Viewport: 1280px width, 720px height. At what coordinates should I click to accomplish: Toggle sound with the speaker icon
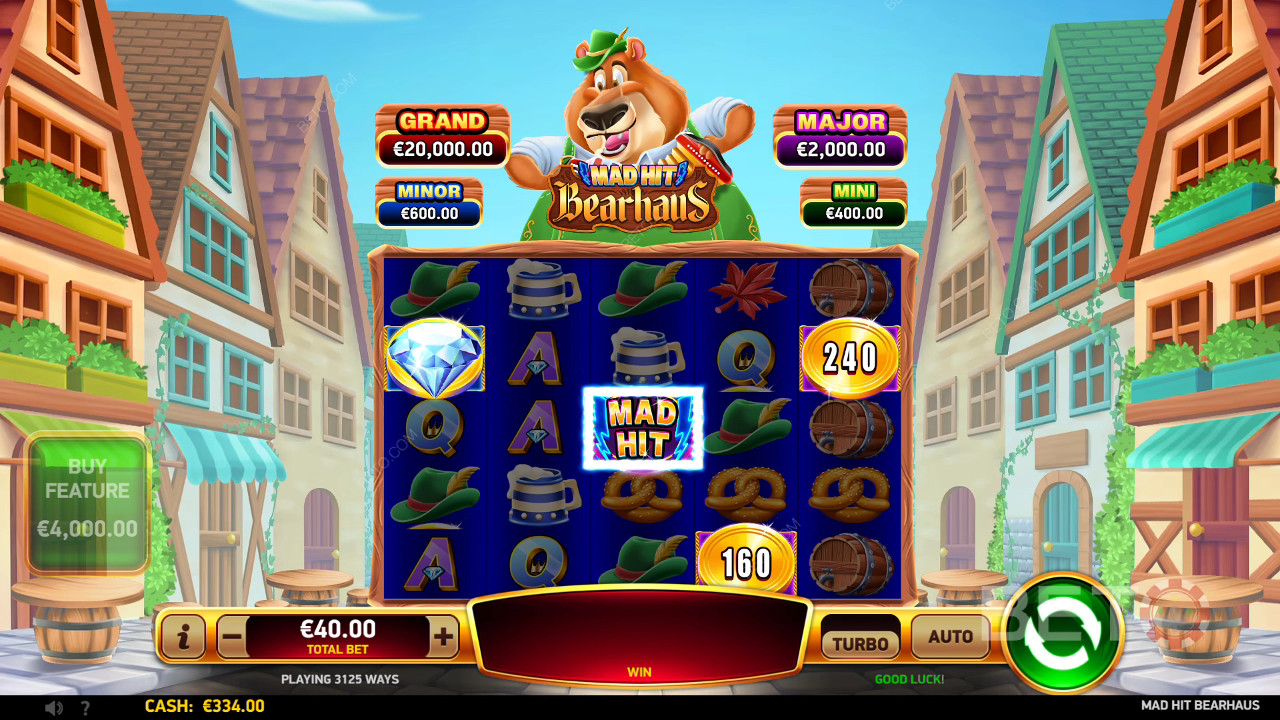click(54, 707)
